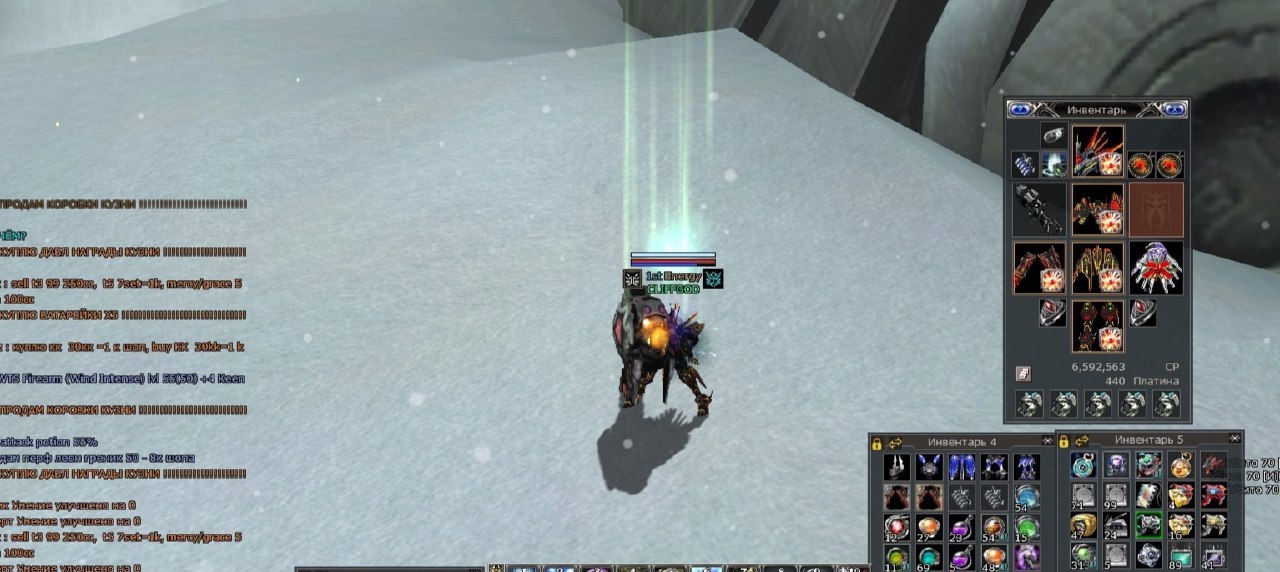Select the green-highlighted item in Инвентарь 5
This screenshot has height=572, width=1280.
pos(1148,526)
